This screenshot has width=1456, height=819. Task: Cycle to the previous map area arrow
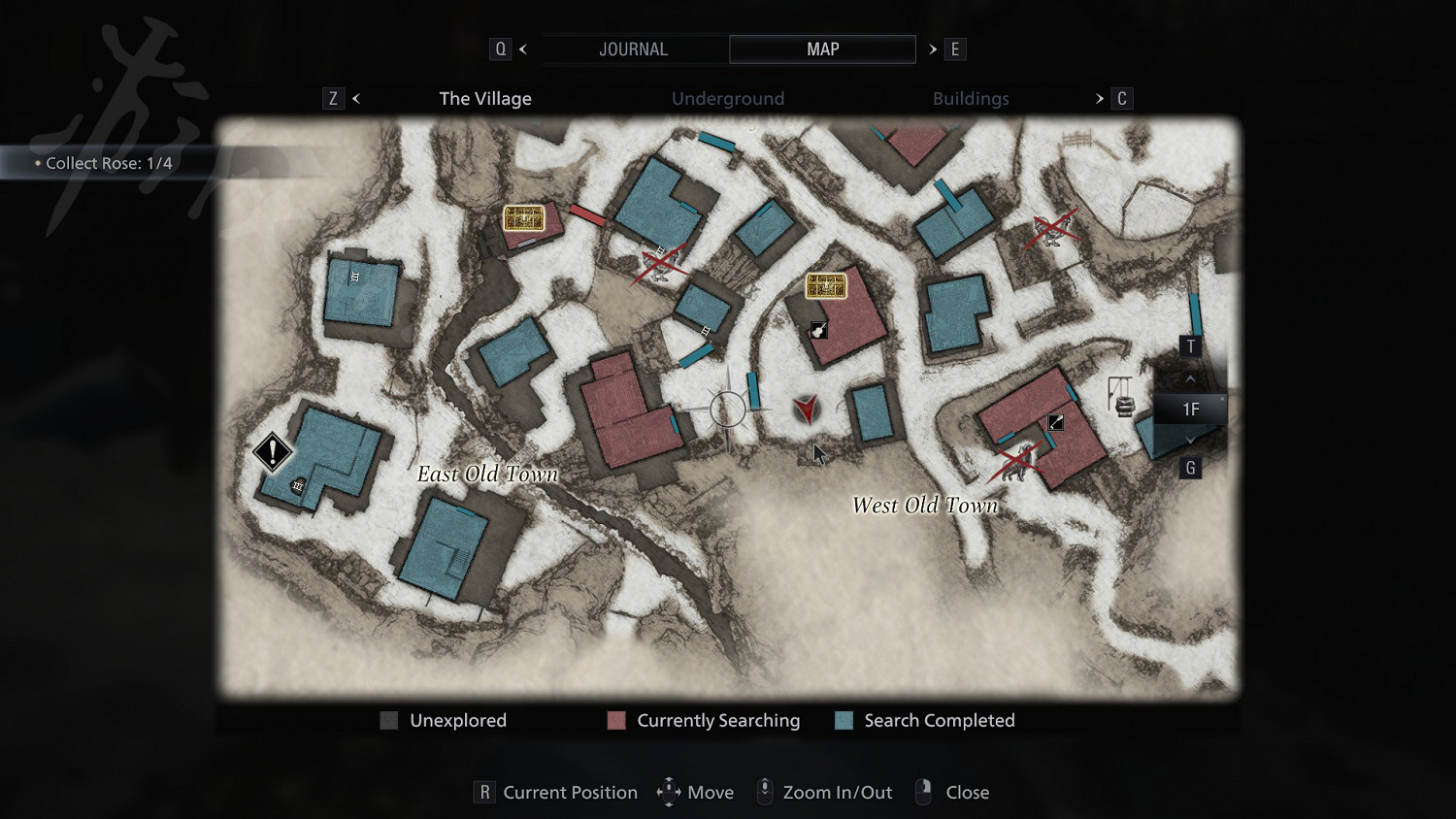click(356, 99)
